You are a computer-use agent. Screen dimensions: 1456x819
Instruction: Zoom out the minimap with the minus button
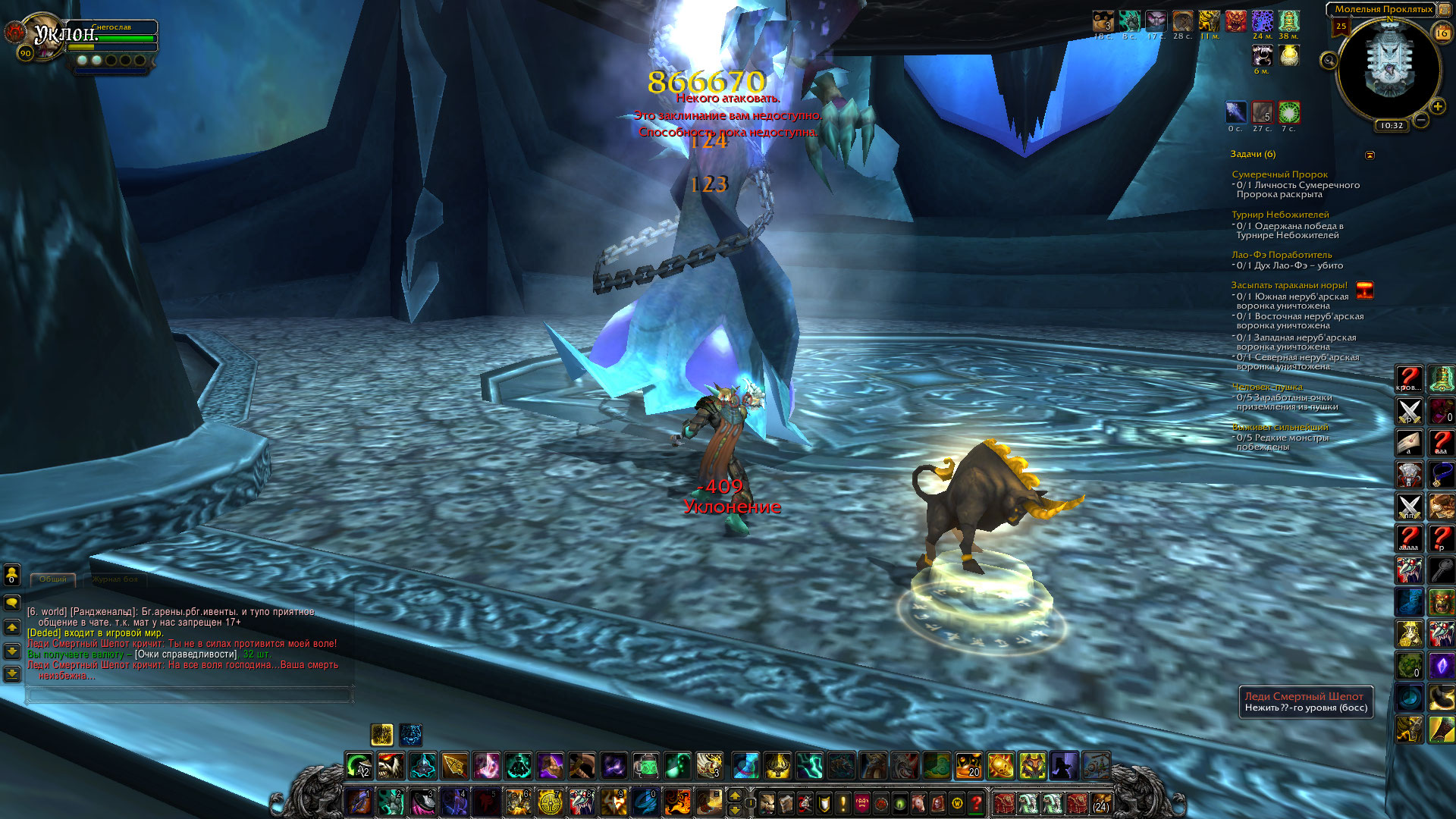coord(1421,120)
